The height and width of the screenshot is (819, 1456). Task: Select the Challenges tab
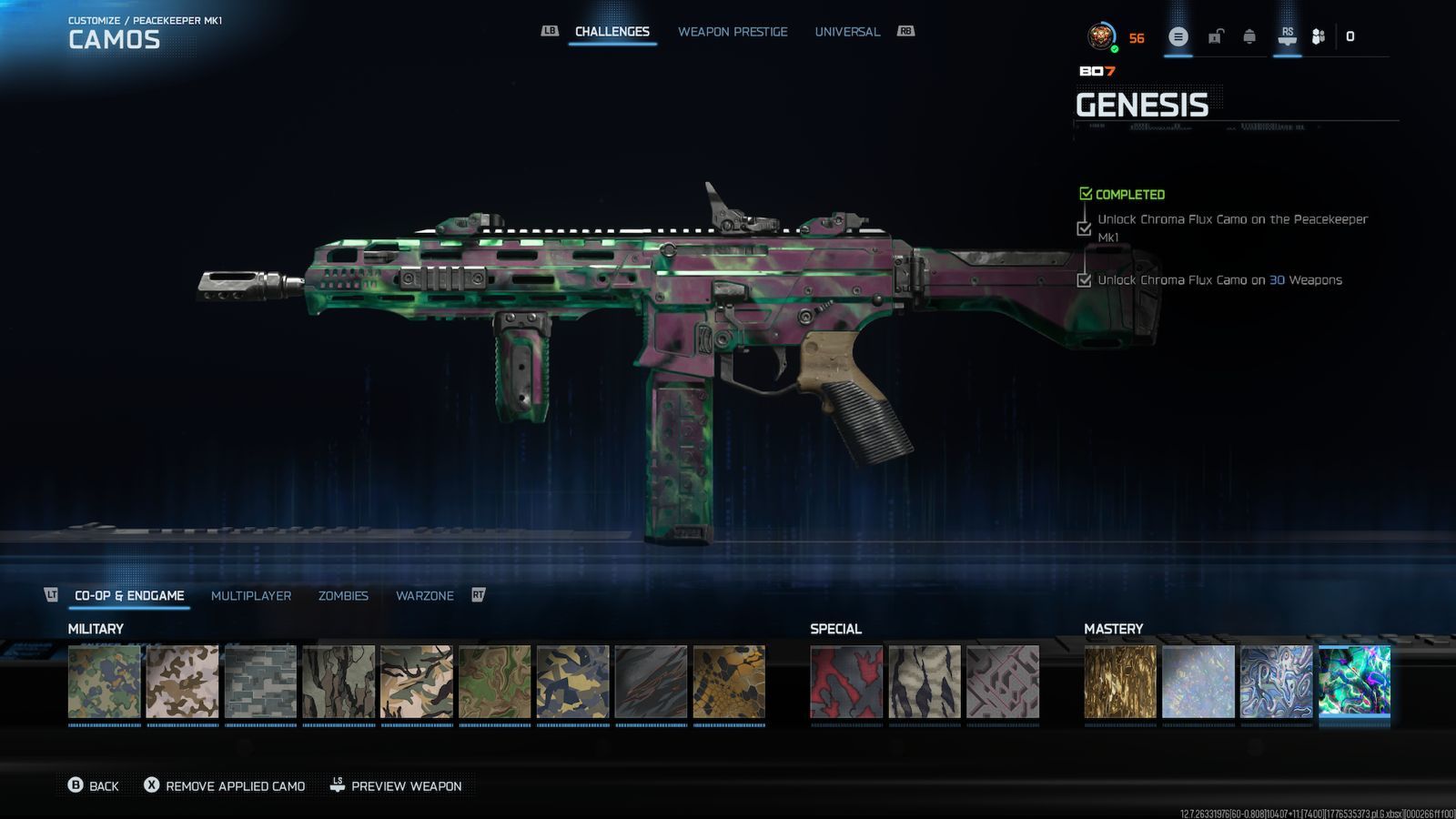tap(612, 32)
